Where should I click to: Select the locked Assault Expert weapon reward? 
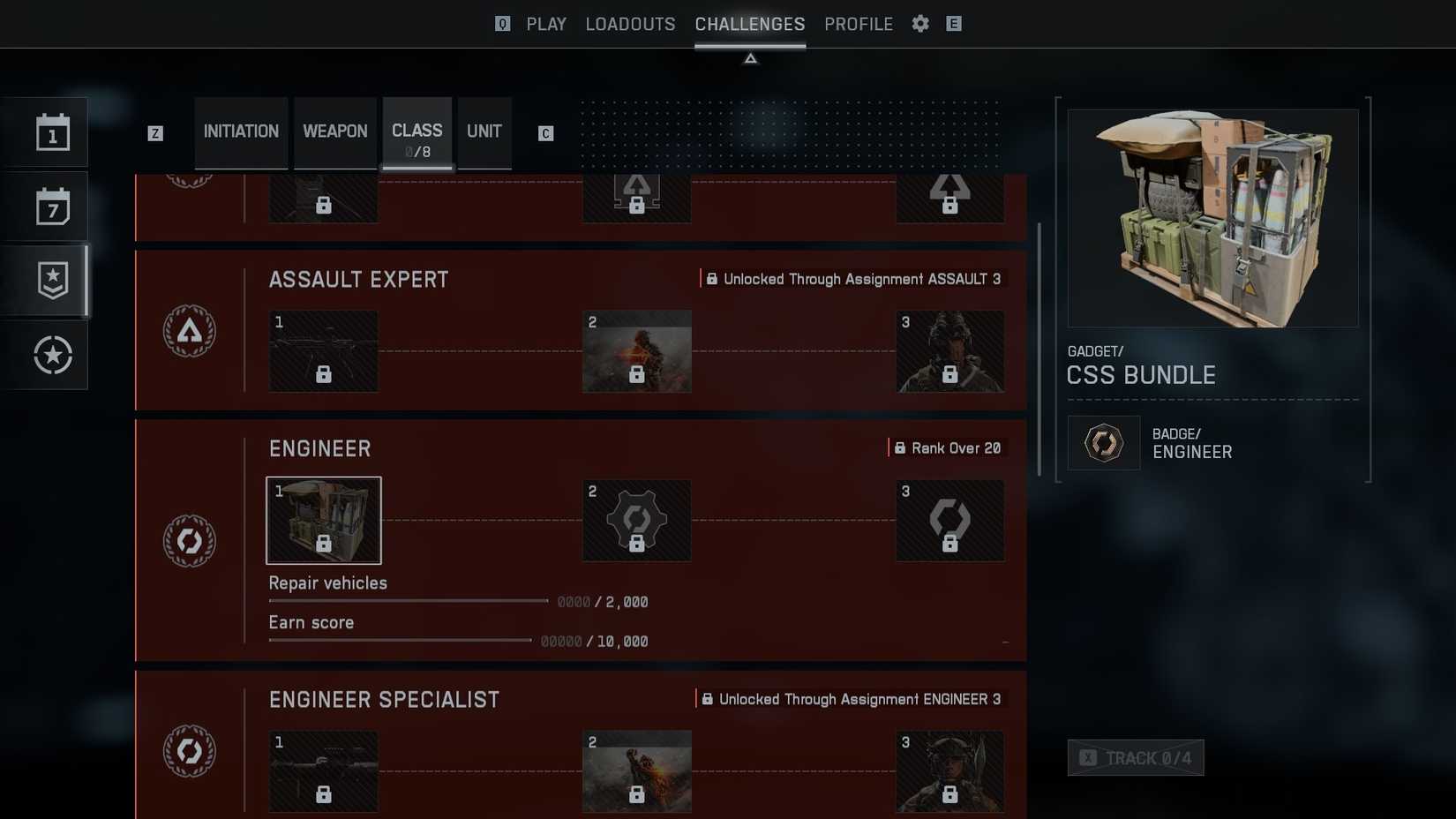tap(323, 350)
